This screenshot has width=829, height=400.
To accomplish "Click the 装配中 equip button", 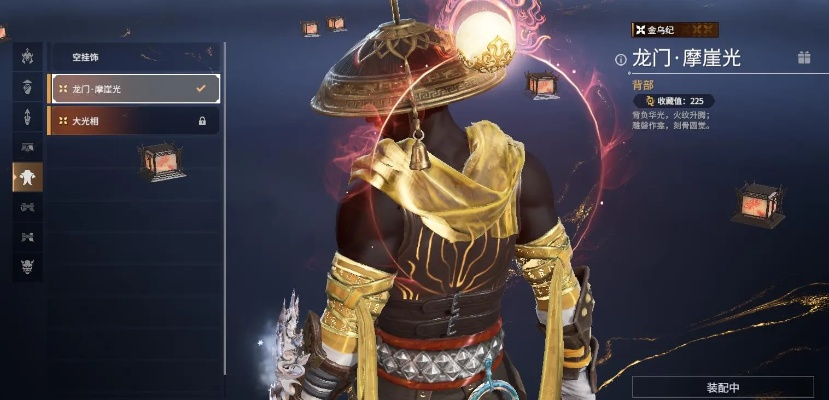I will [x=722, y=387].
